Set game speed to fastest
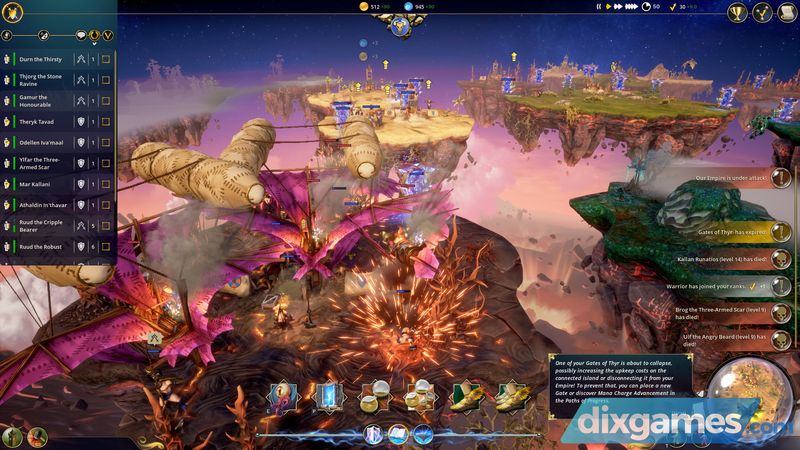 point(630,7)
